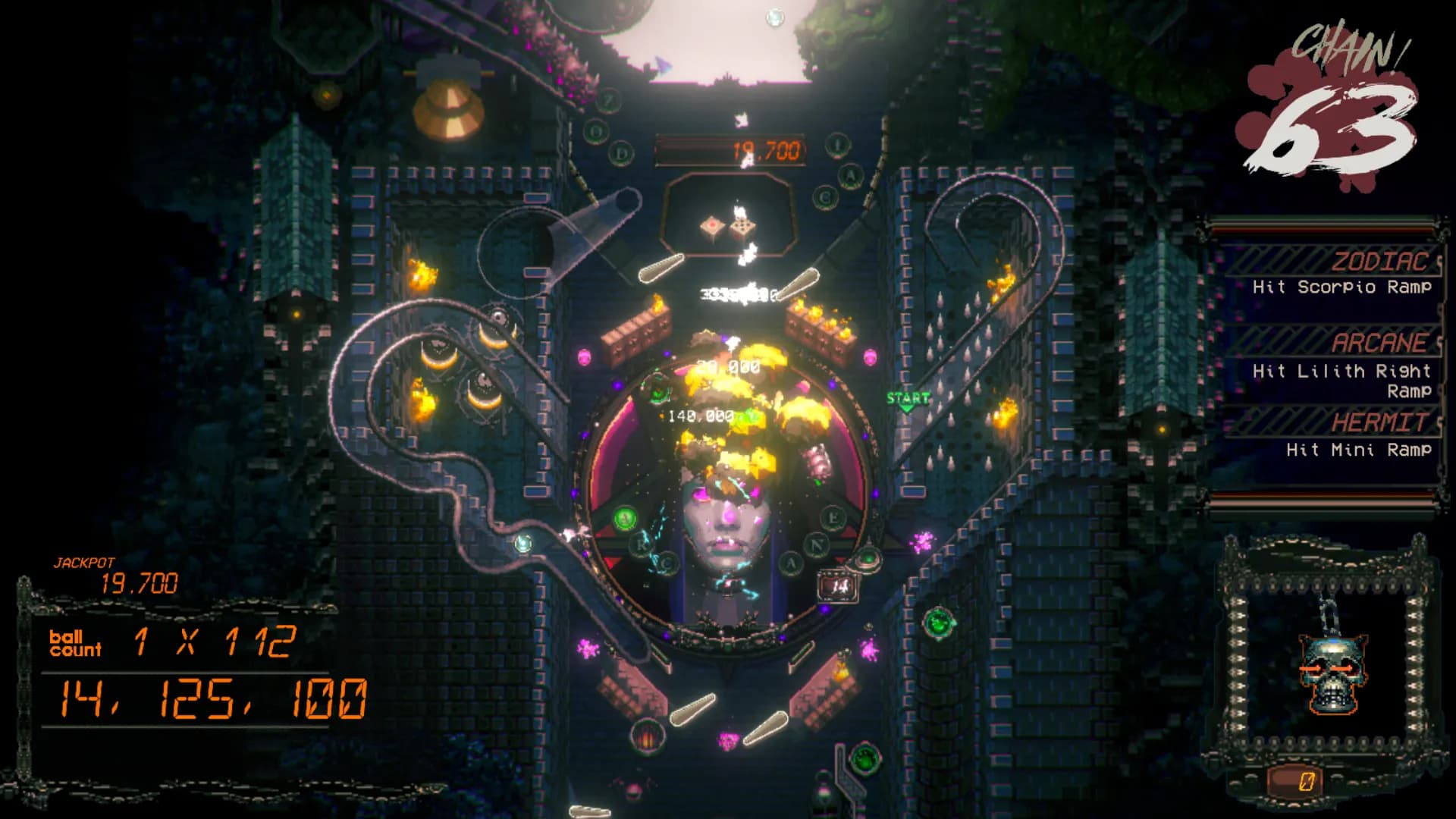This screenshot has width=1456, height=819.
Task: Toggle the glowing green orb left of Lilith's face
Action: tap(626, 519)
